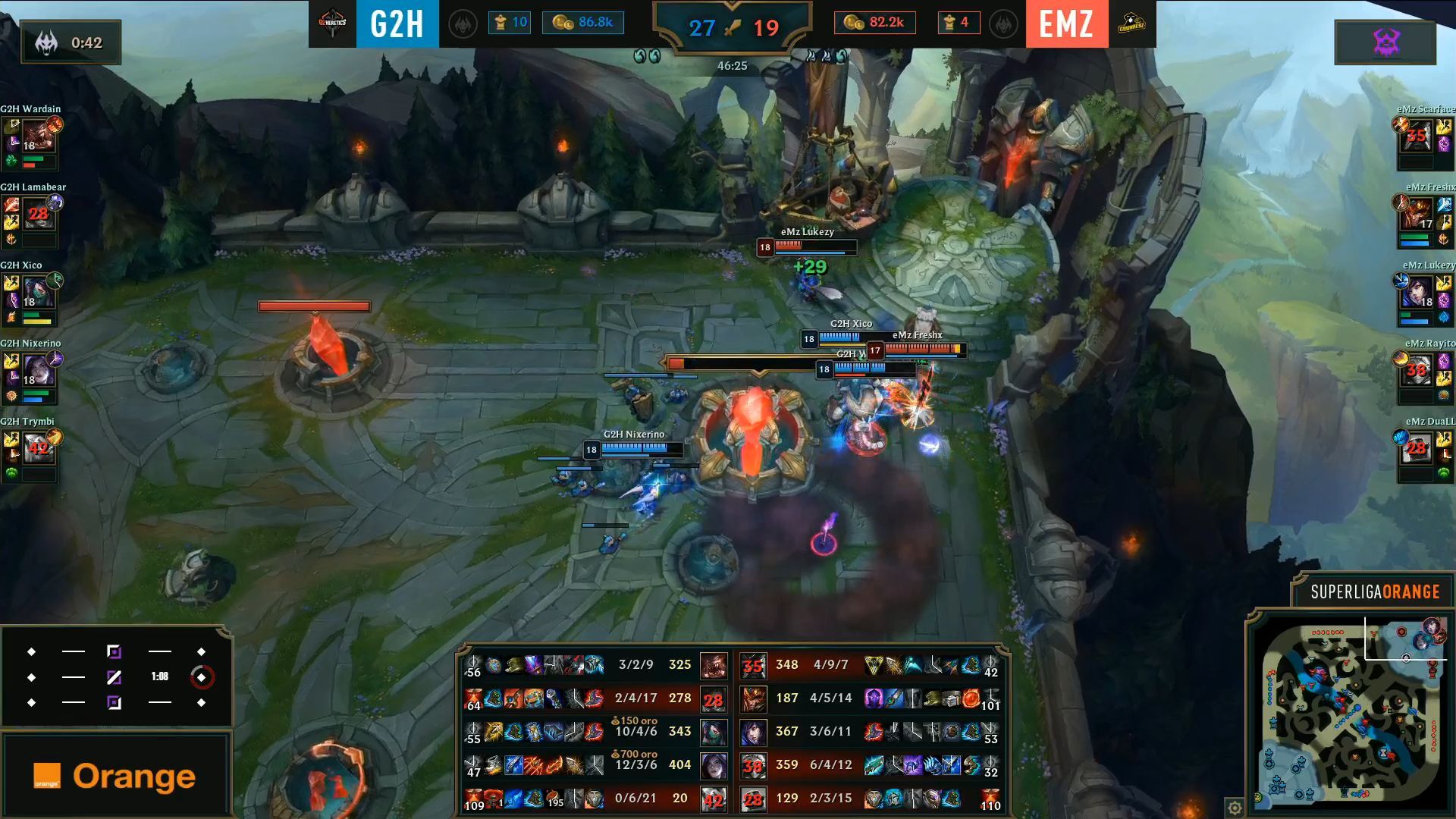Click the Orange sponsor banner

click(x=115, y=776)
